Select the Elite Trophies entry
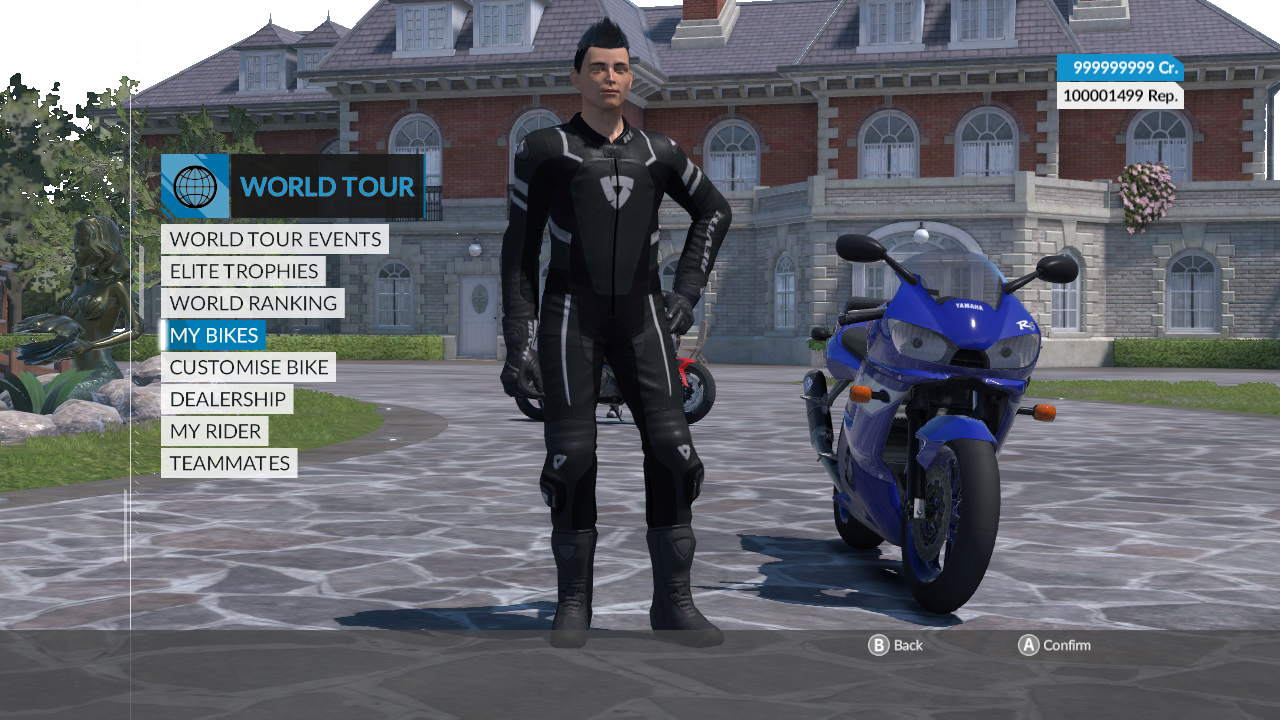The height and width of the screenshot is (720, 1280). [243, 271]
